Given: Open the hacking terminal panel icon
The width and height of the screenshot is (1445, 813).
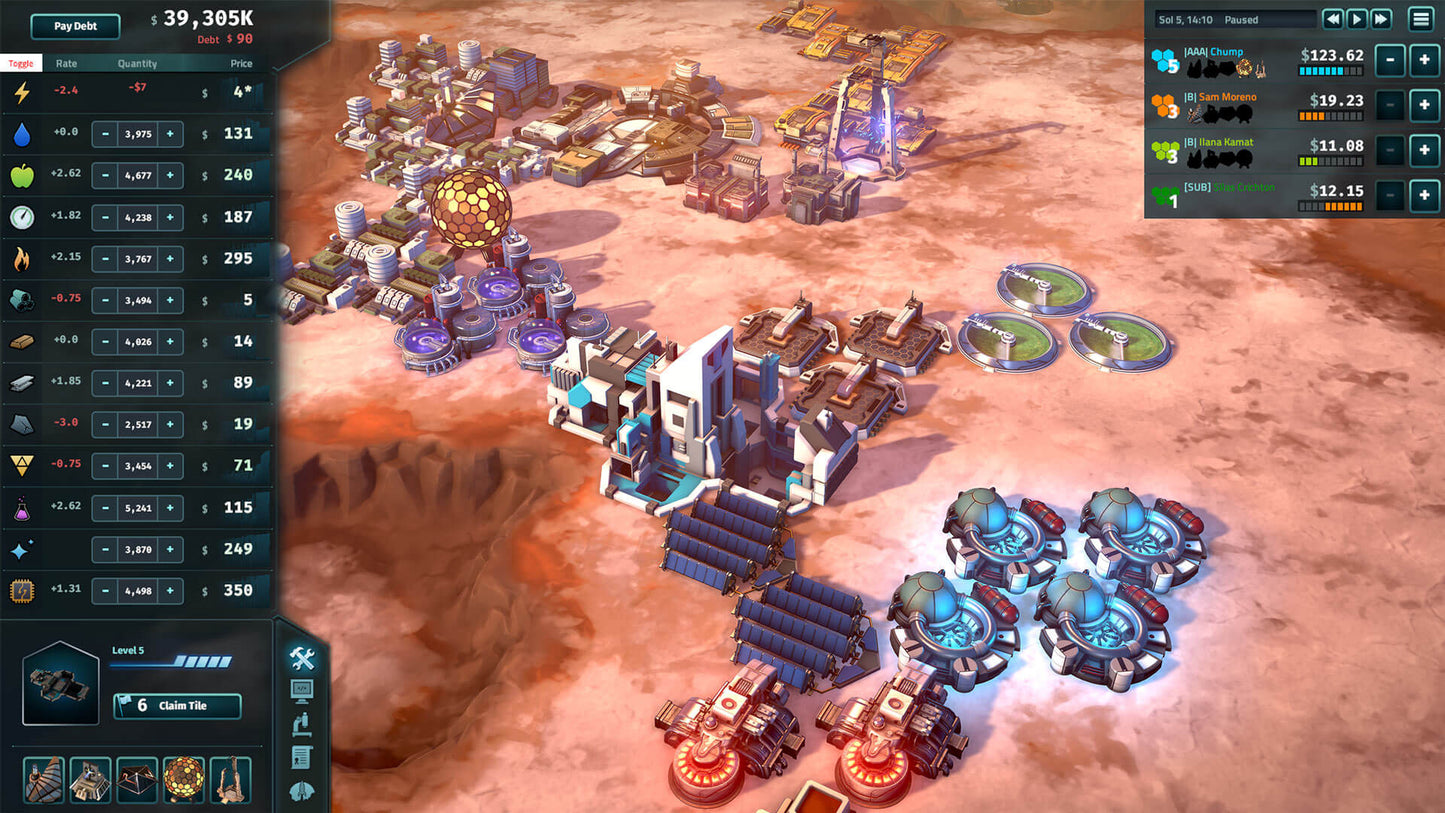Looking at the screenshot, I should pyautogui.click(x=301, y=690).
